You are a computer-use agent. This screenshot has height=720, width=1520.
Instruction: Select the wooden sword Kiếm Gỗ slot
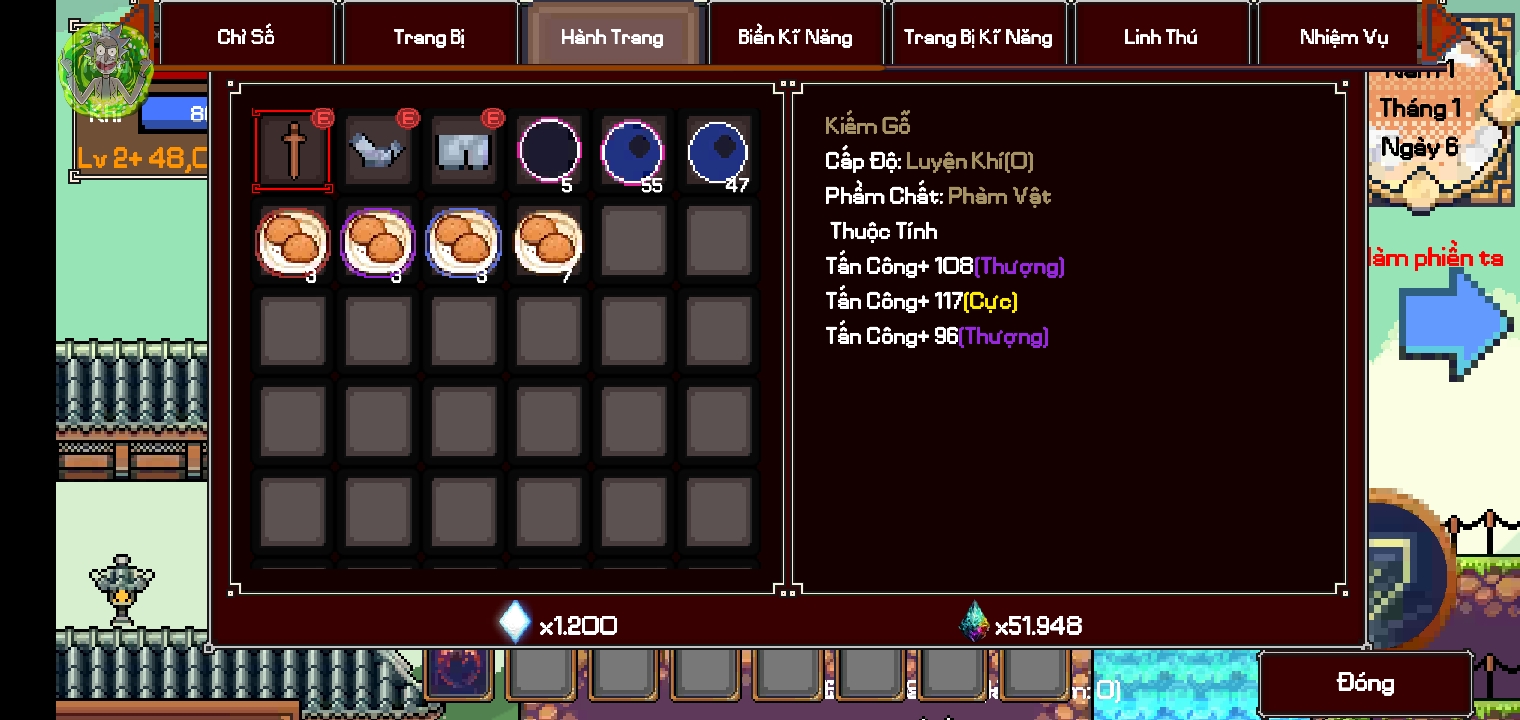(x=293, y=151)
